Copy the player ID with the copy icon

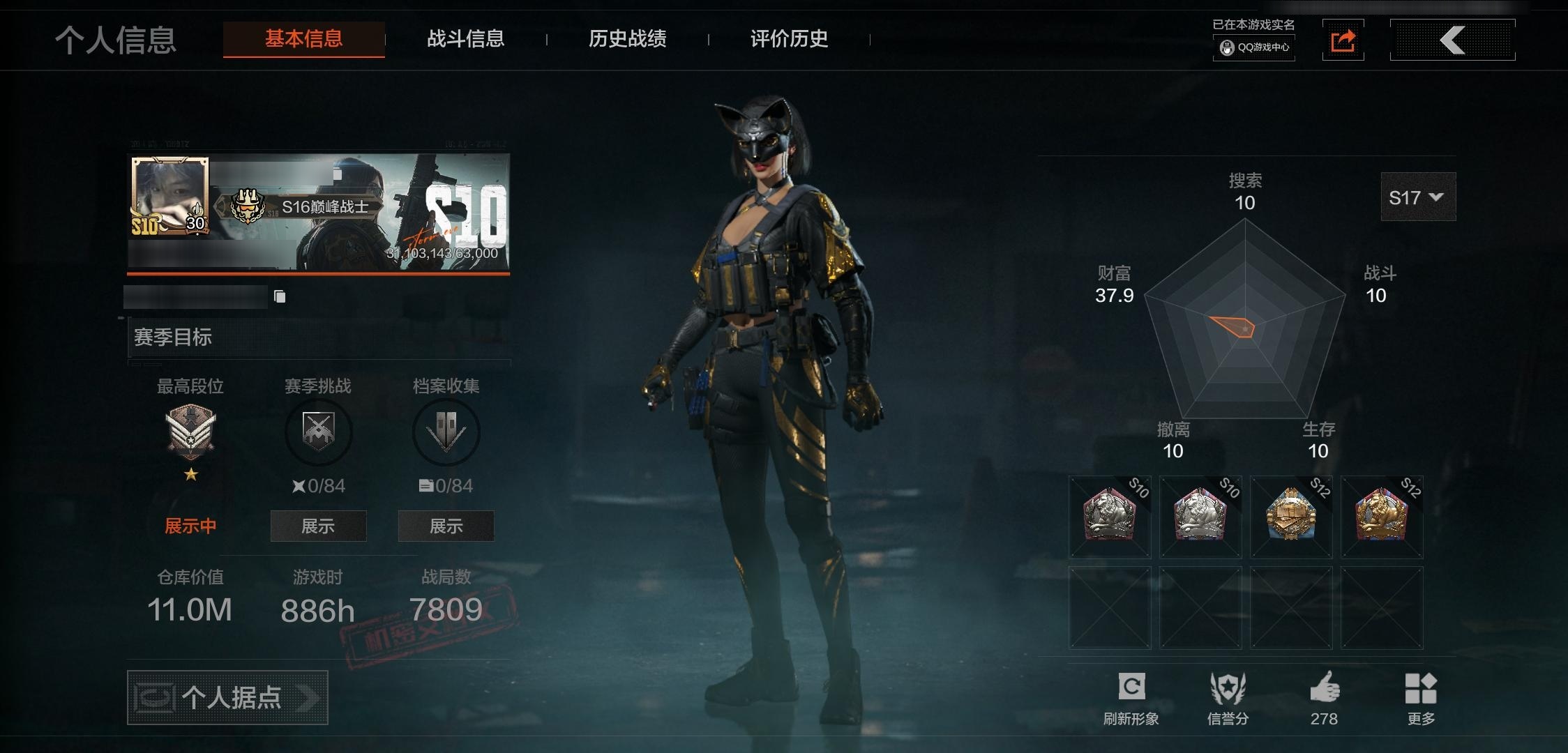click(x=280, y=297)
